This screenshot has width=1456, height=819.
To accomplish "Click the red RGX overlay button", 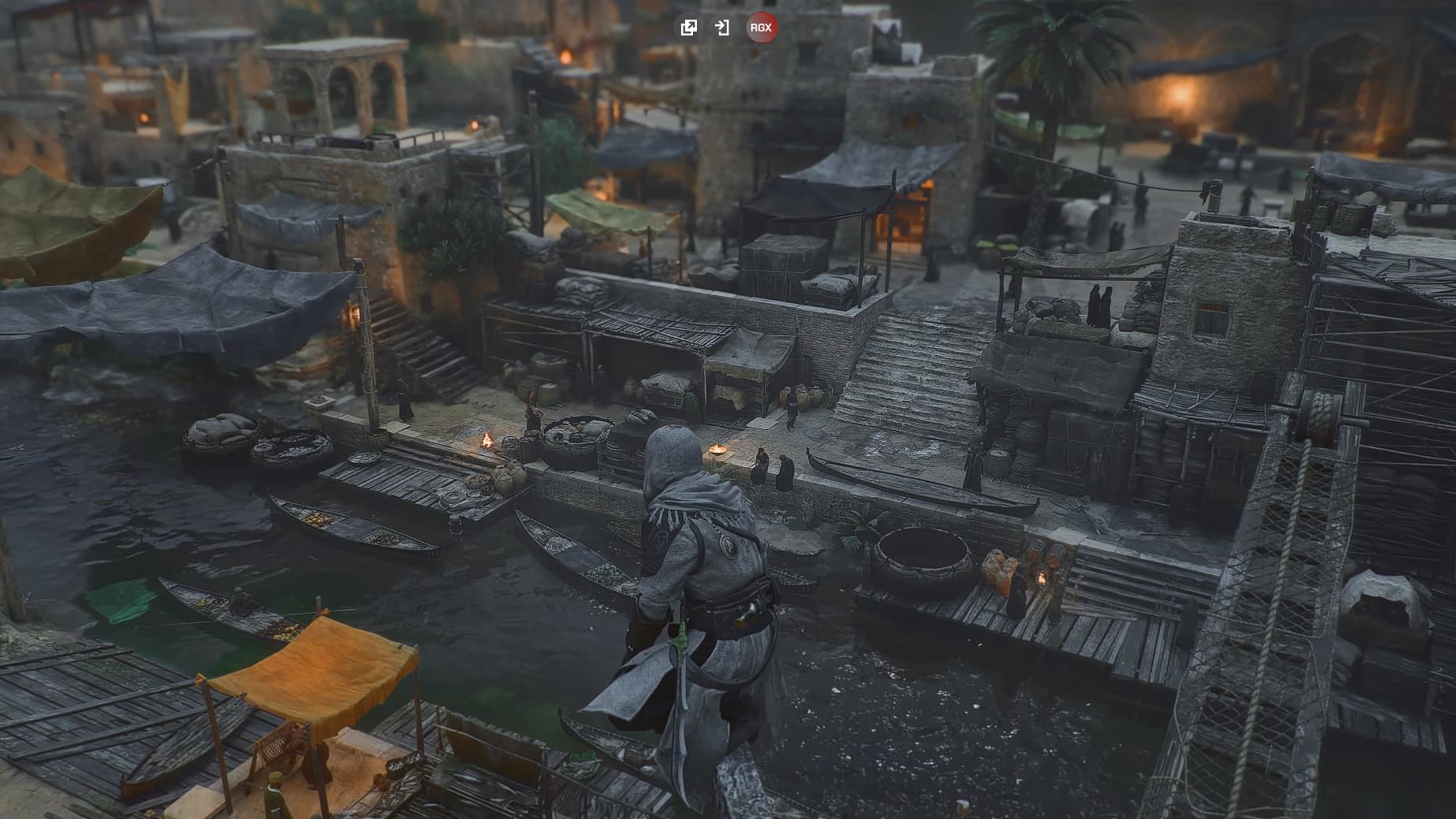I will tap(761, 28).
